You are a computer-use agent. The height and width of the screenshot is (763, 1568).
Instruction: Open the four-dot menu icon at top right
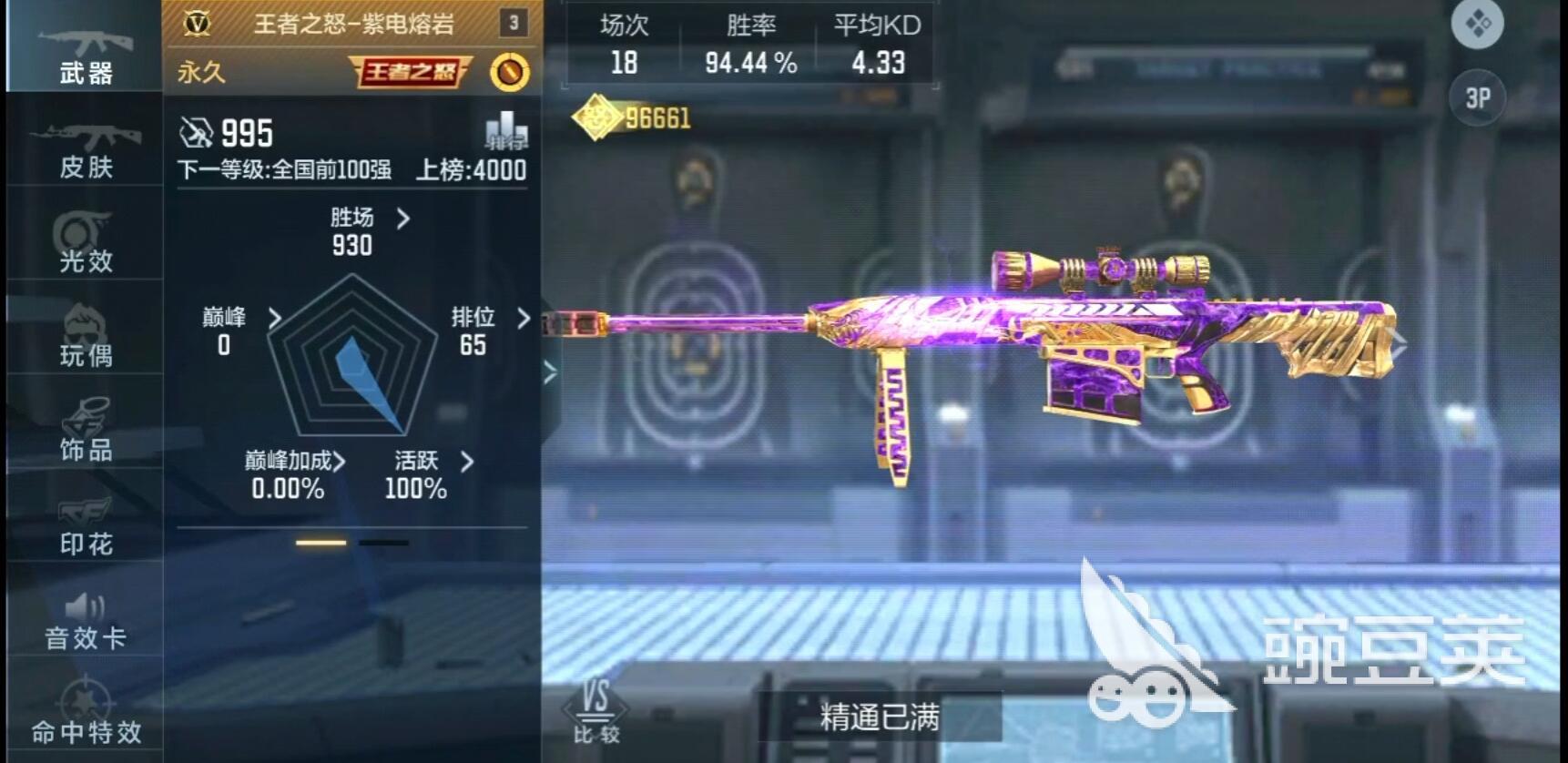point(1477,23)
